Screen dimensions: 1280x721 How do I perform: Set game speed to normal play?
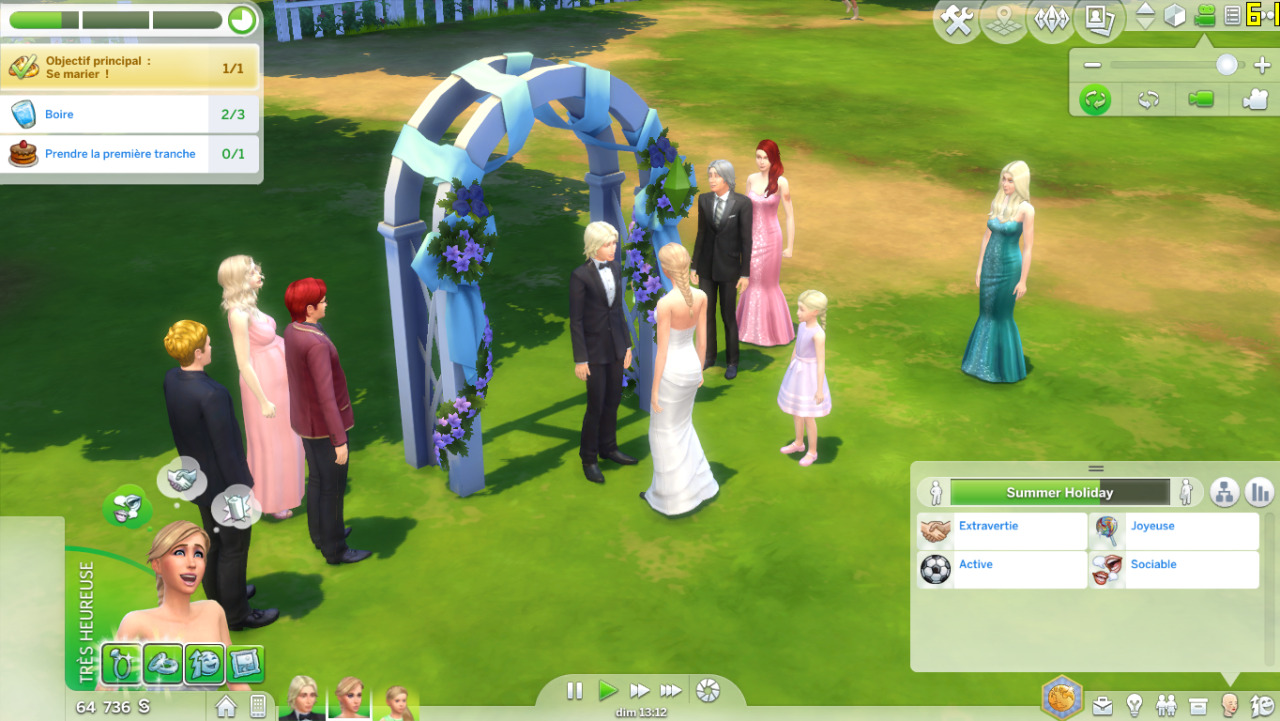point(607,690)
